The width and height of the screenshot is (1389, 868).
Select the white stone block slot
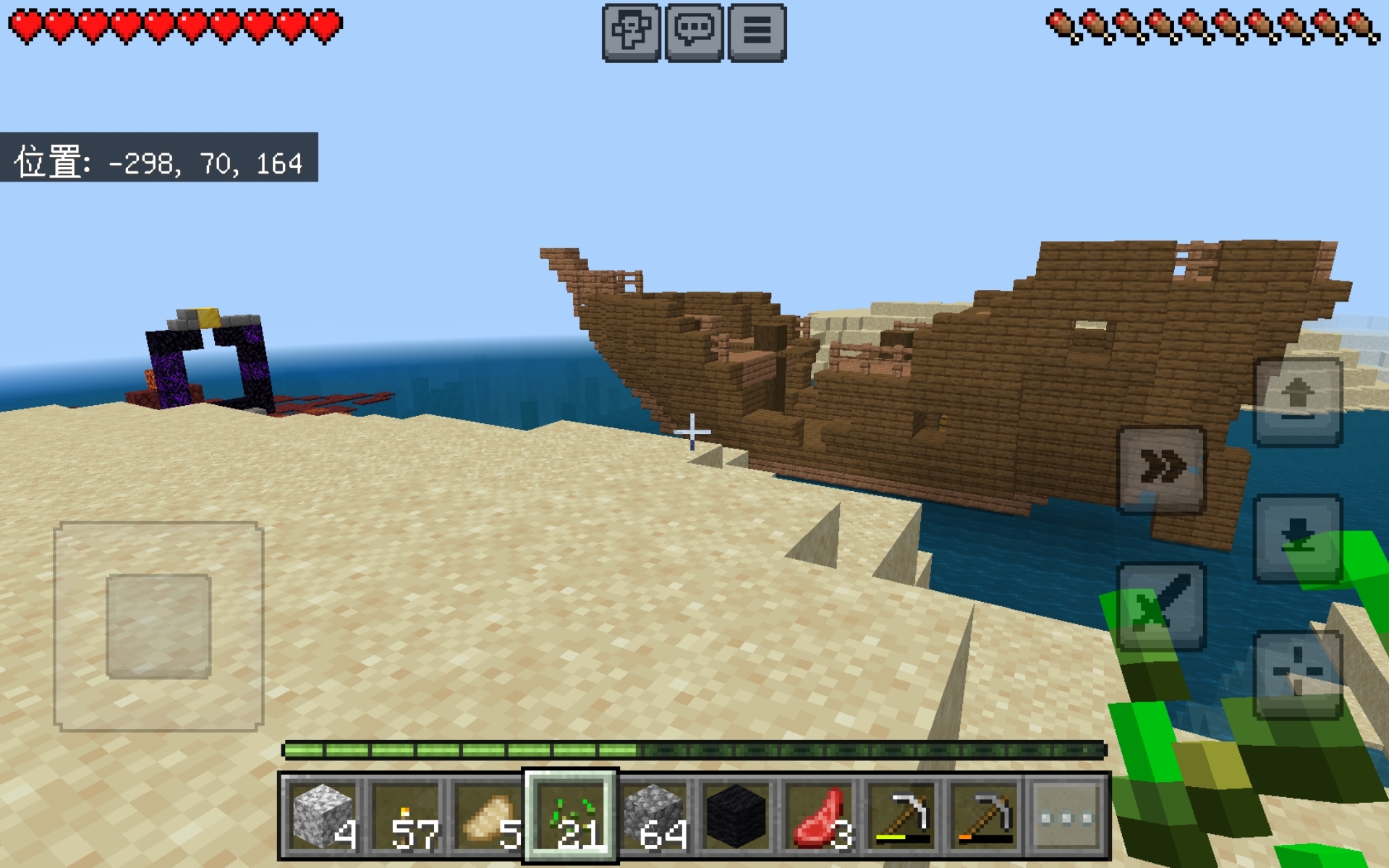pos(323,817)
